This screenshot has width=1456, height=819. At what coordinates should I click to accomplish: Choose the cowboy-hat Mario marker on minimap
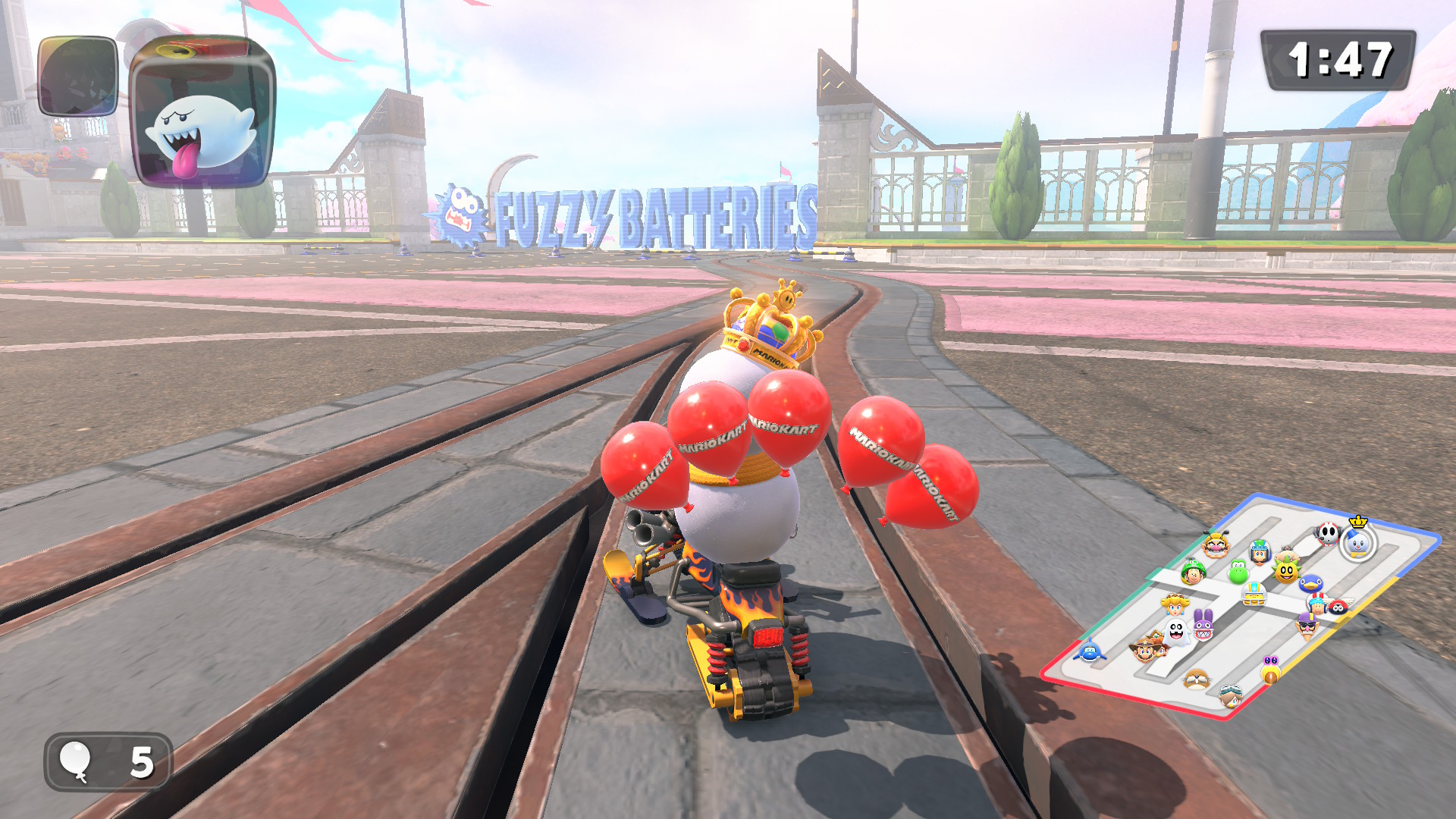click(x=1145, y=648)
